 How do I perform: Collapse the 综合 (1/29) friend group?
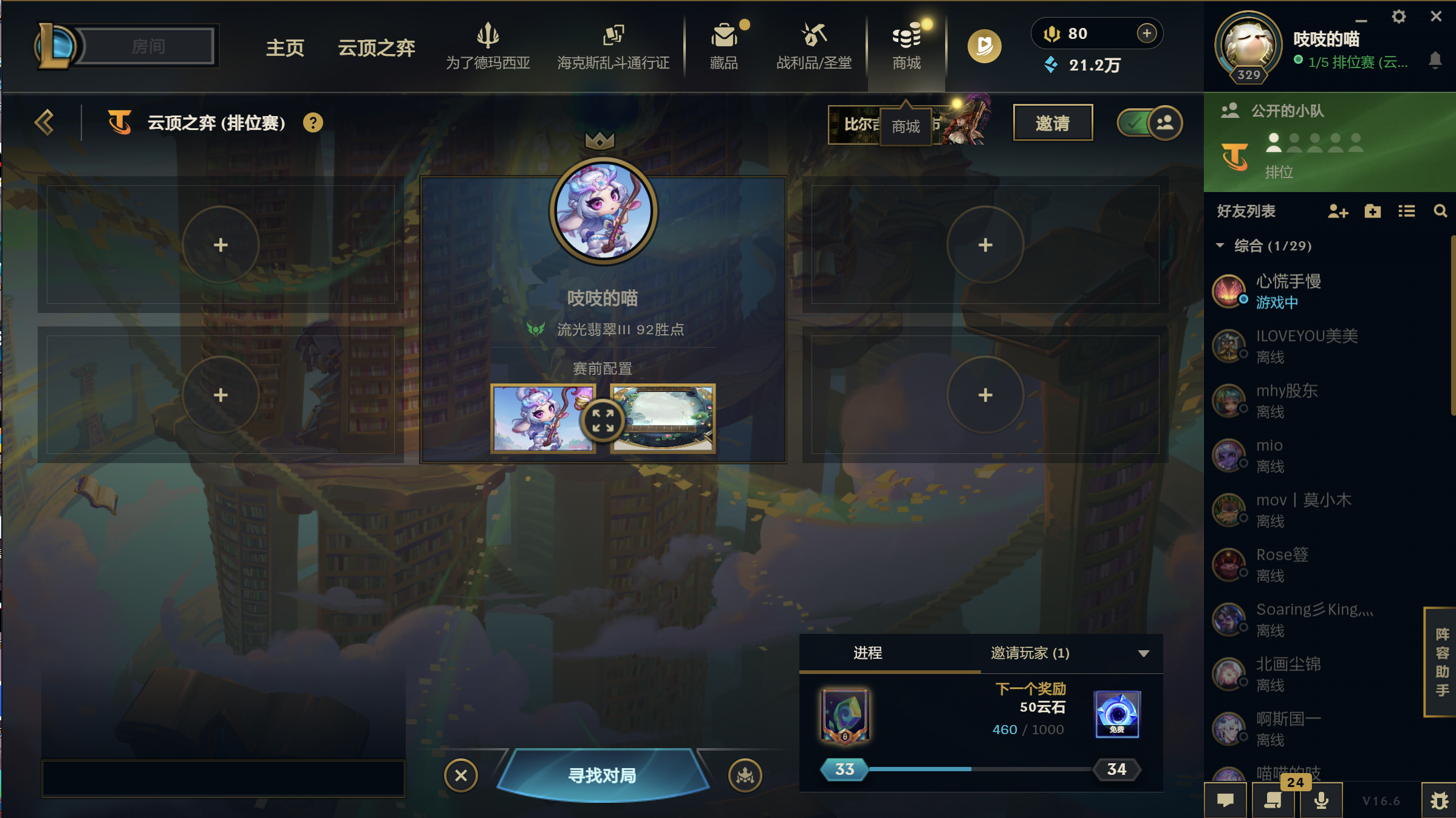(1219, 246)
